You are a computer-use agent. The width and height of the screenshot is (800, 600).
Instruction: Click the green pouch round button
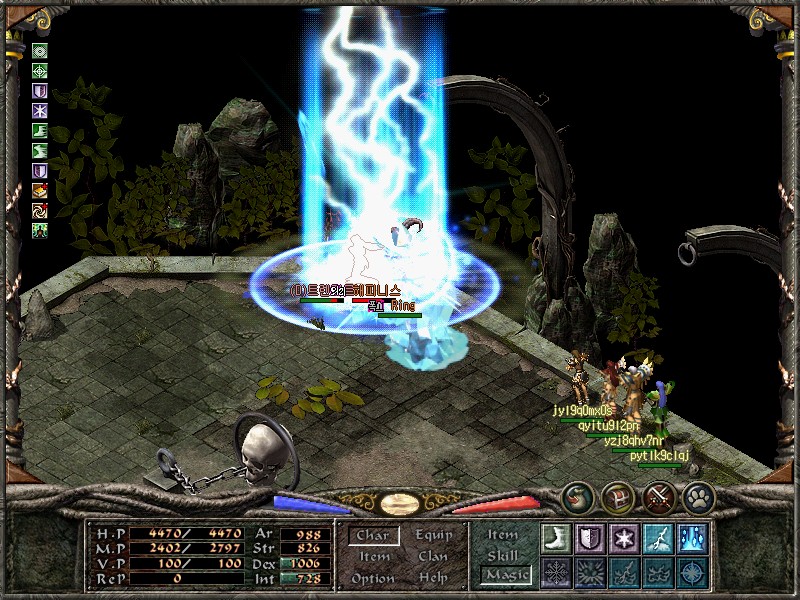point(577,496)
